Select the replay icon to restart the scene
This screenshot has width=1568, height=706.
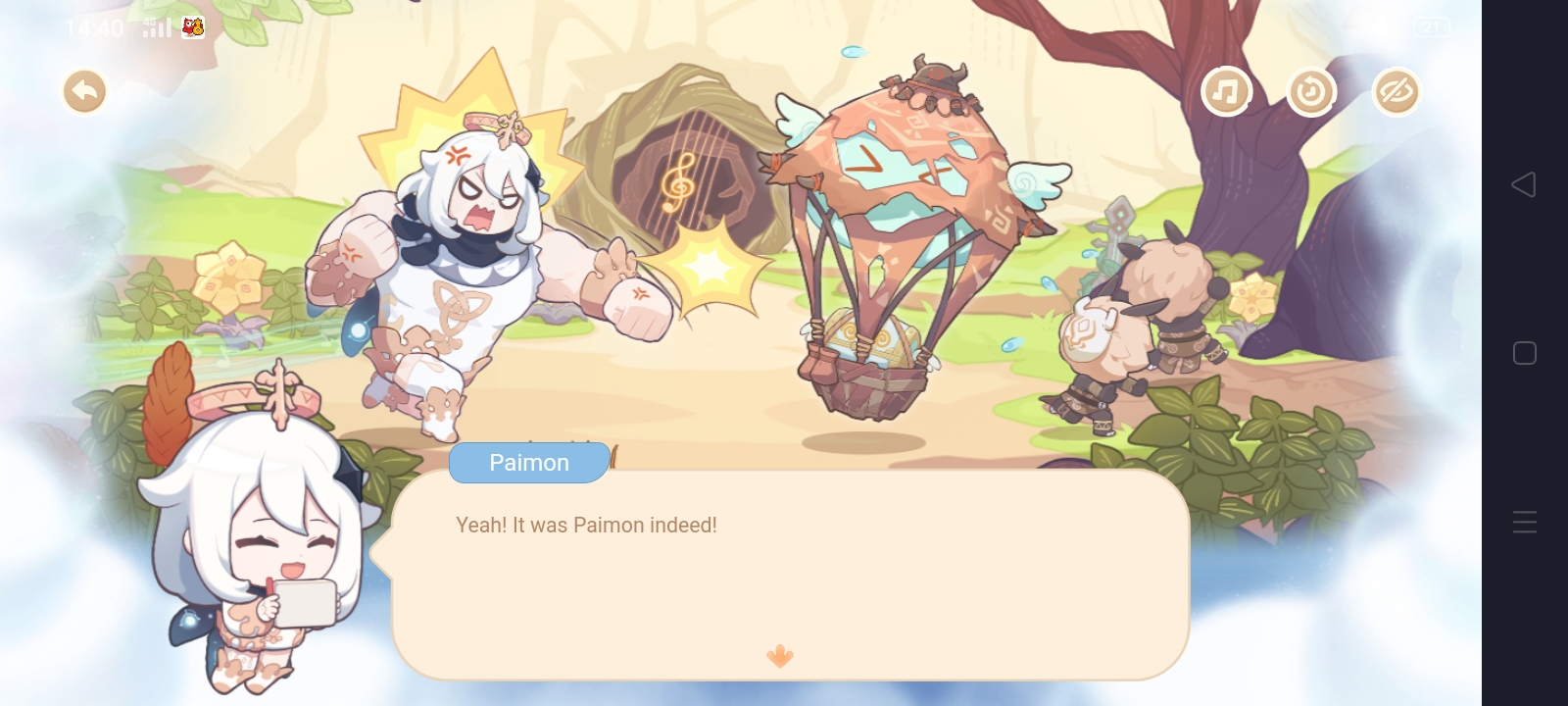1311,91
